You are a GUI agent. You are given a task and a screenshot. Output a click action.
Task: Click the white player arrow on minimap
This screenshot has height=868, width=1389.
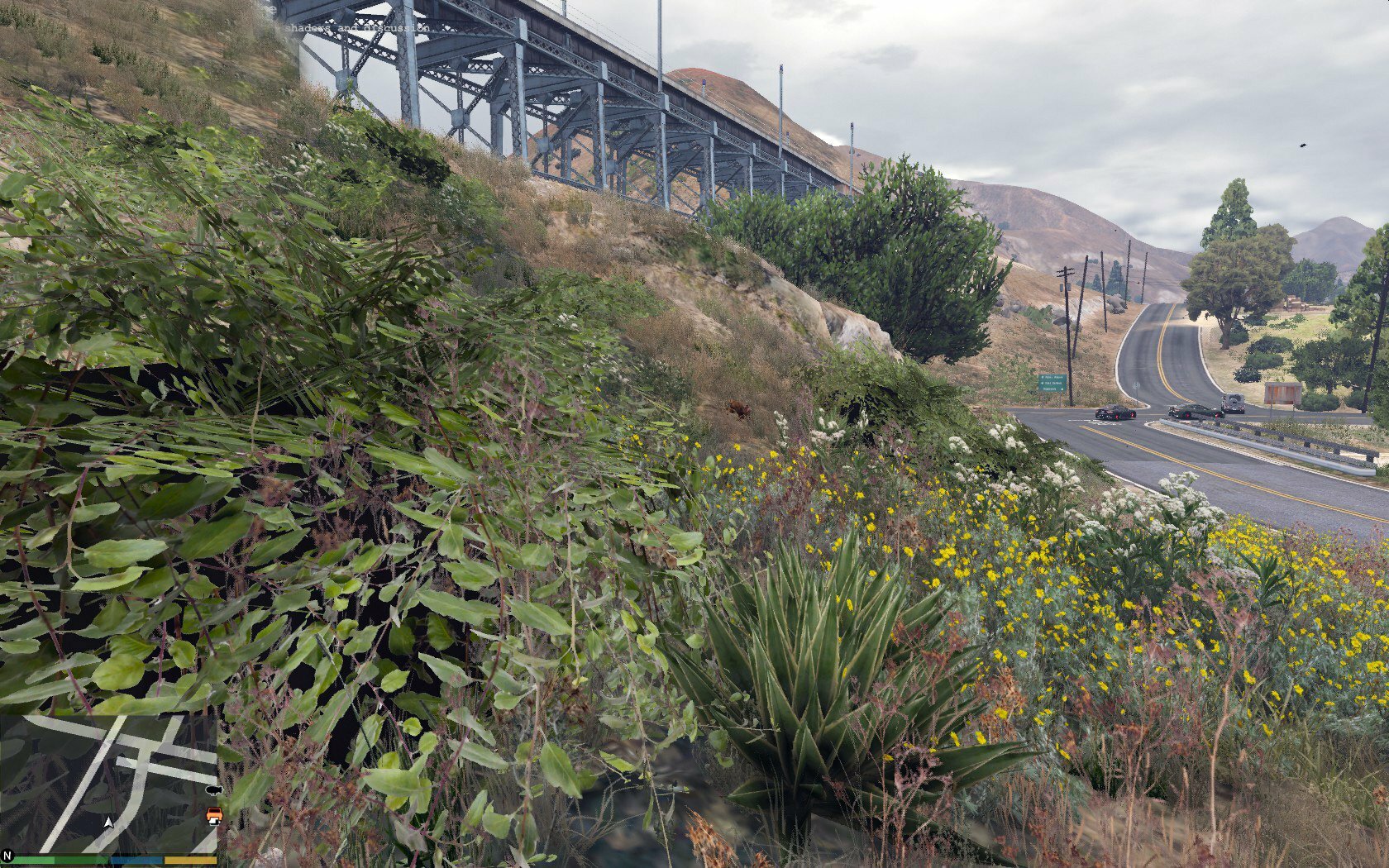tap(108, 822)
